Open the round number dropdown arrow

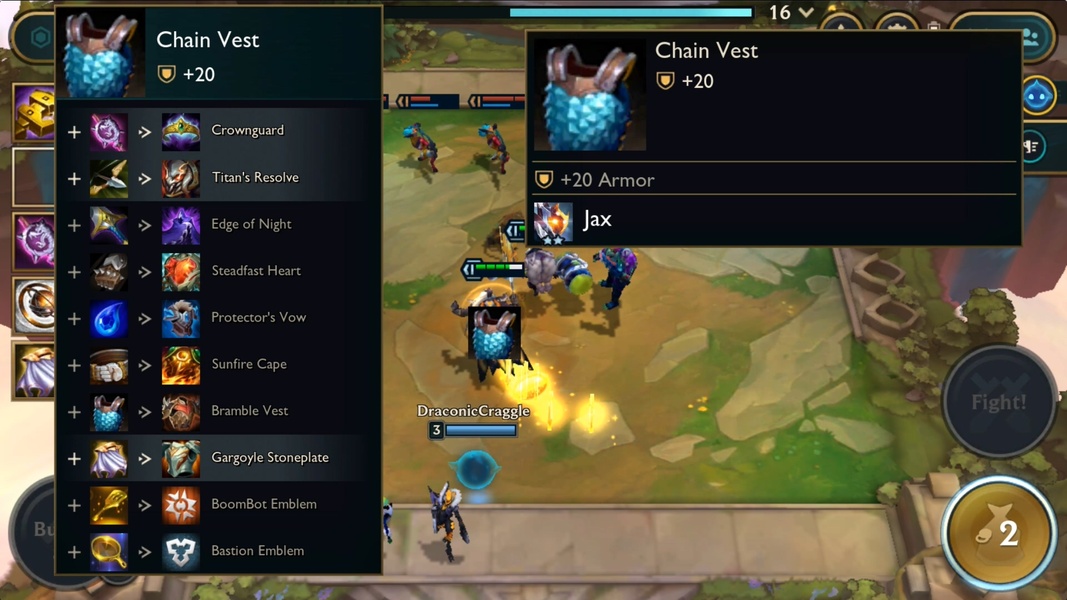tap(806, 13)
